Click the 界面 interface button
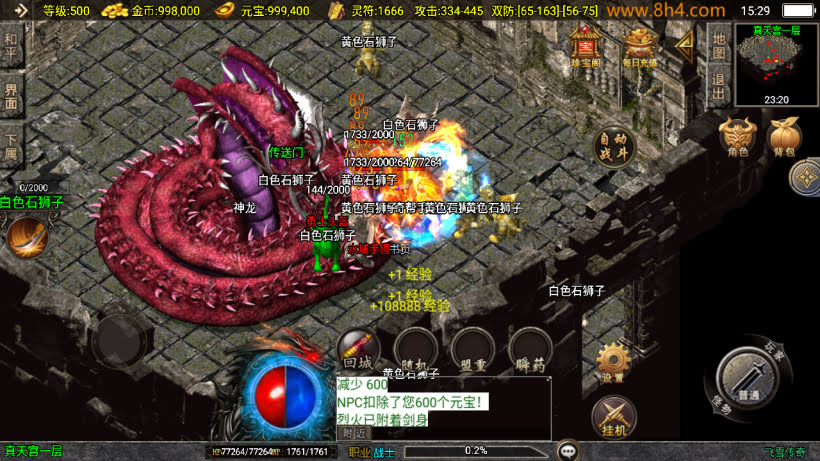The height and width of the screenshot is (461, 820). click(11, 96)
